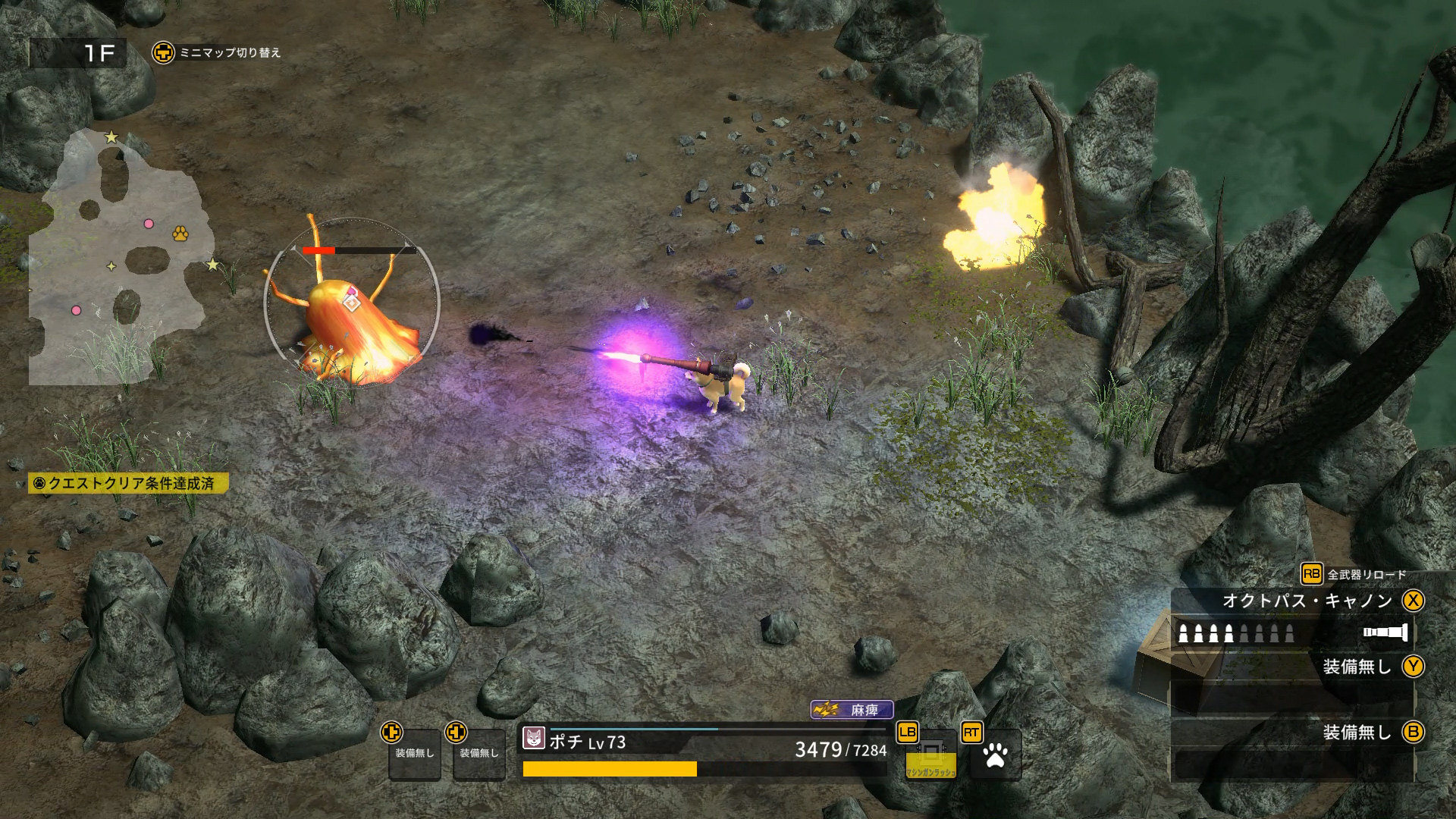1456x819 pixels.
Task: Click the quest clear condition banner
Action: coord(128,483)
